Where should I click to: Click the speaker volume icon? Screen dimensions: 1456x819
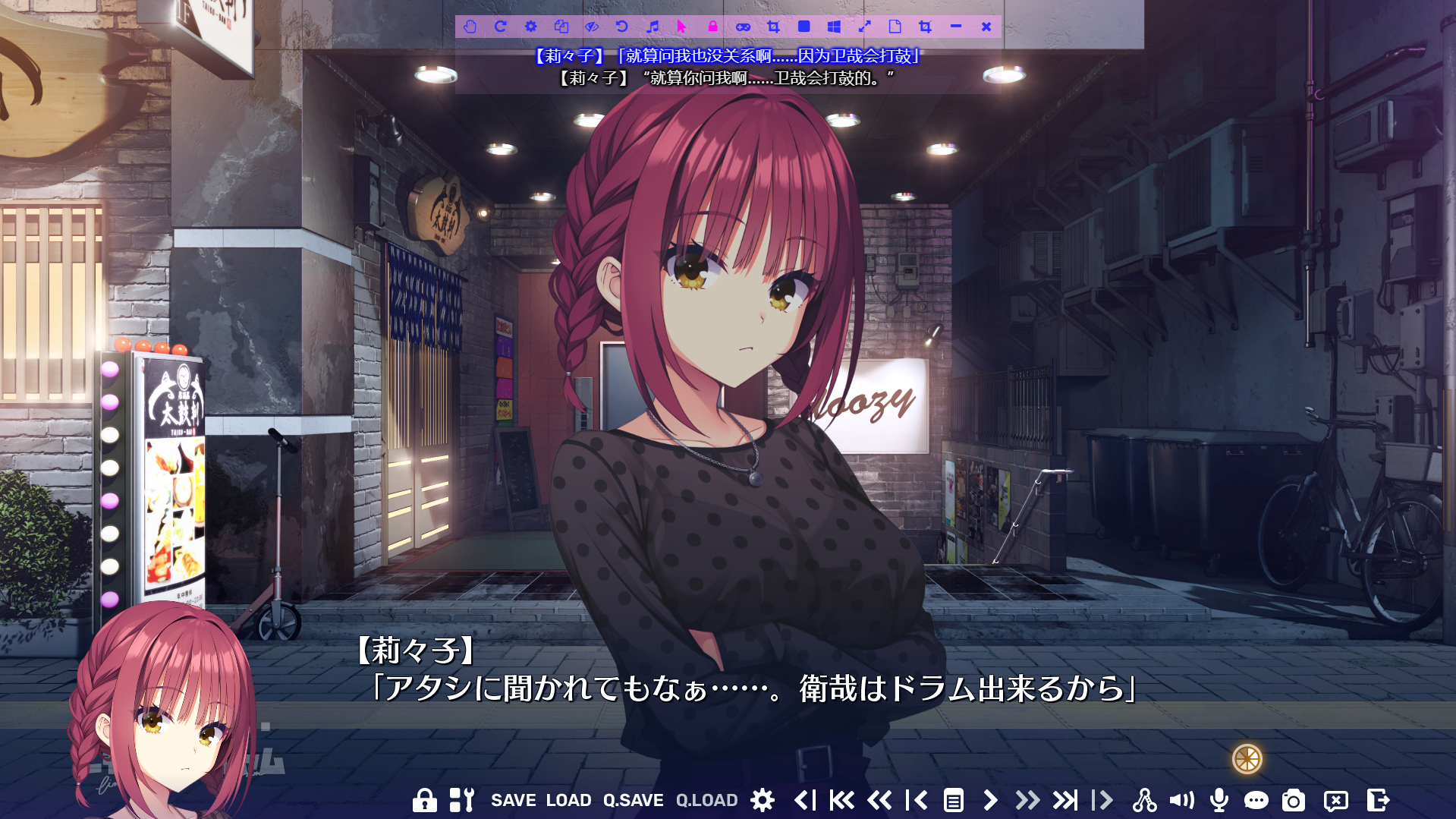click(x=1181, y=800)
